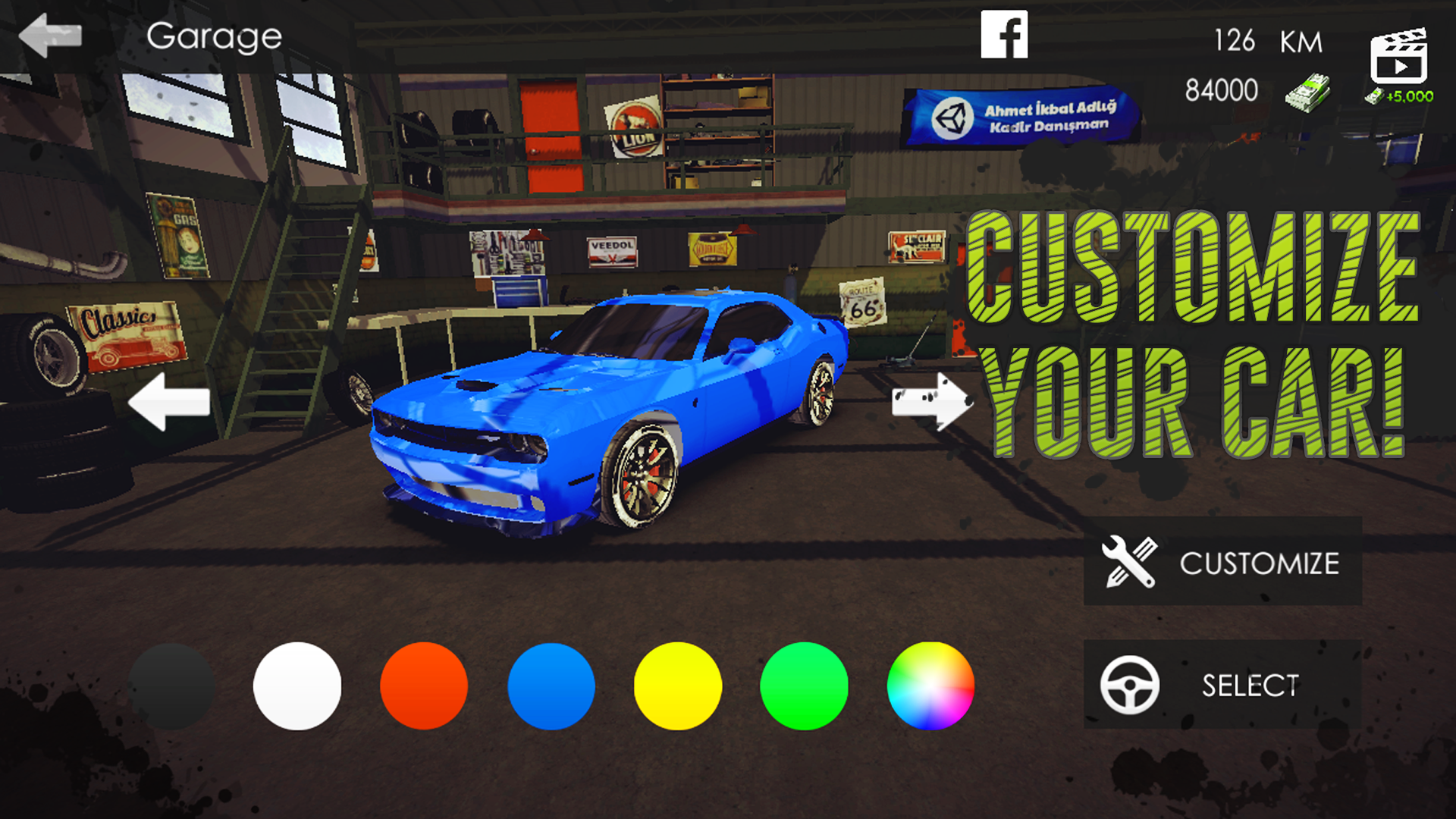Viewport: 1456px width, 819px height.
Task: Show the next car with right arrow
Action: point(933,403)
